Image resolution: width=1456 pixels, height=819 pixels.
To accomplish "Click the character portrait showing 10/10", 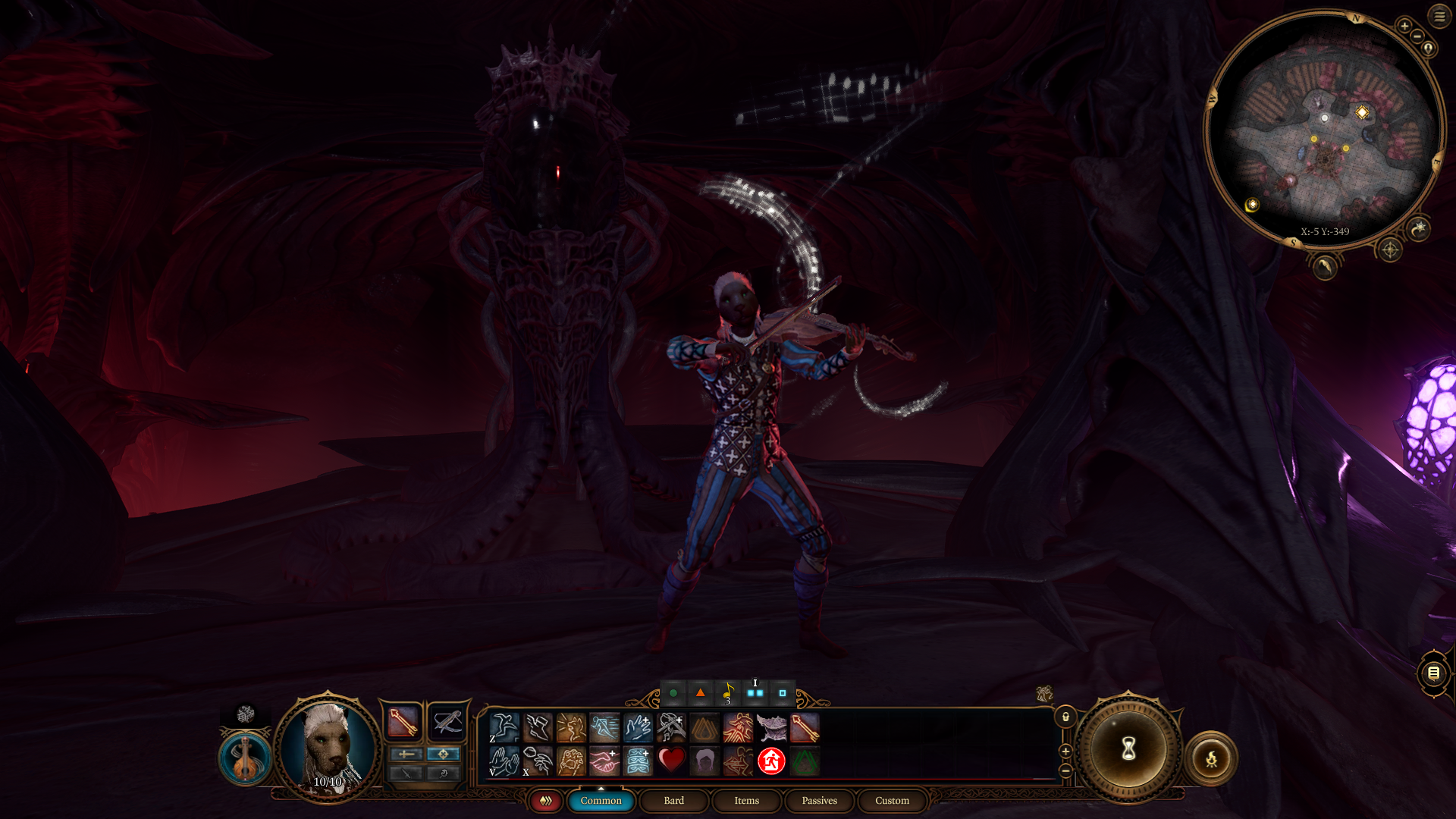I will click(328, 747).
